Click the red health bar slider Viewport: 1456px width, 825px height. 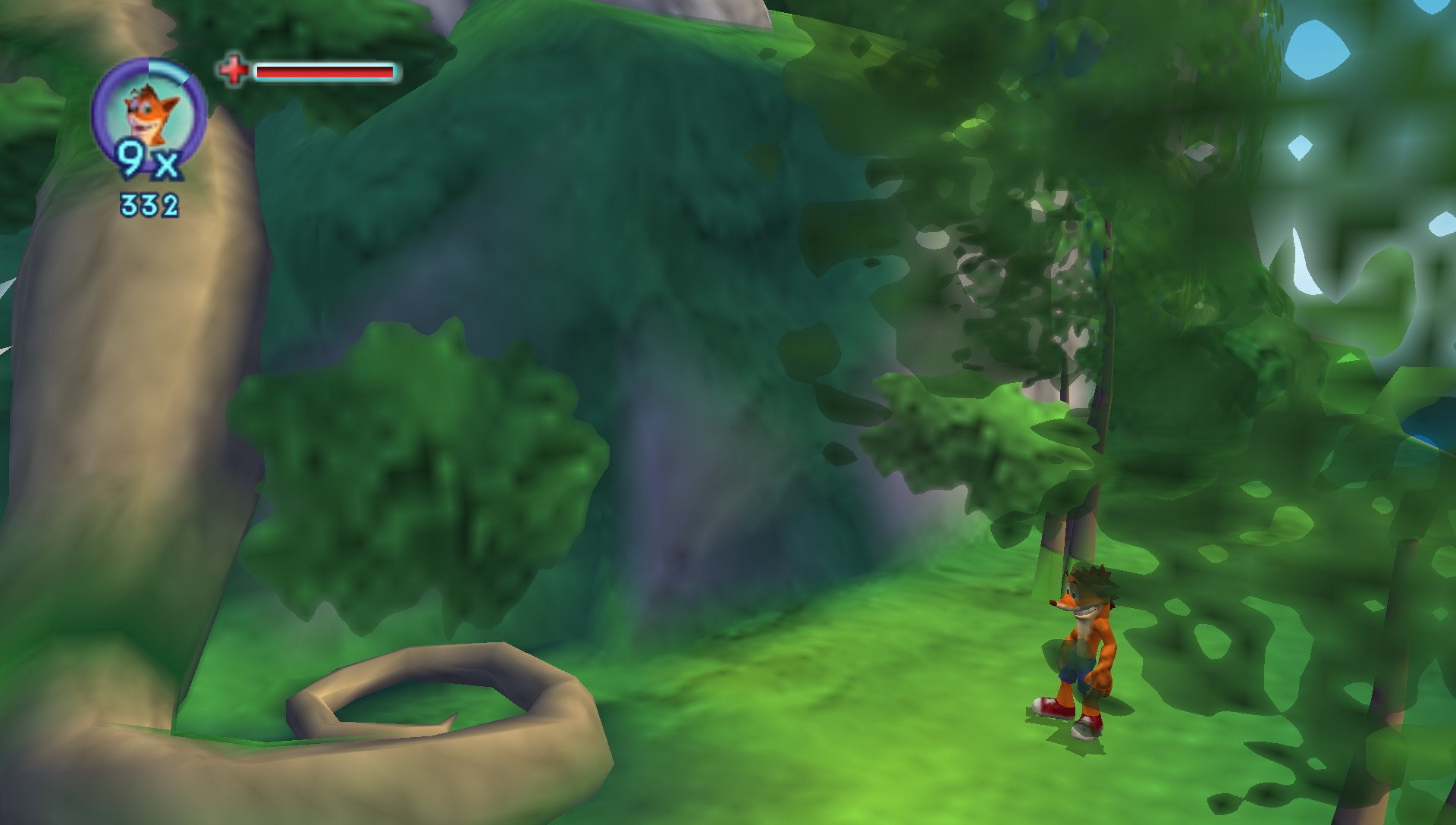coord(325,72)
